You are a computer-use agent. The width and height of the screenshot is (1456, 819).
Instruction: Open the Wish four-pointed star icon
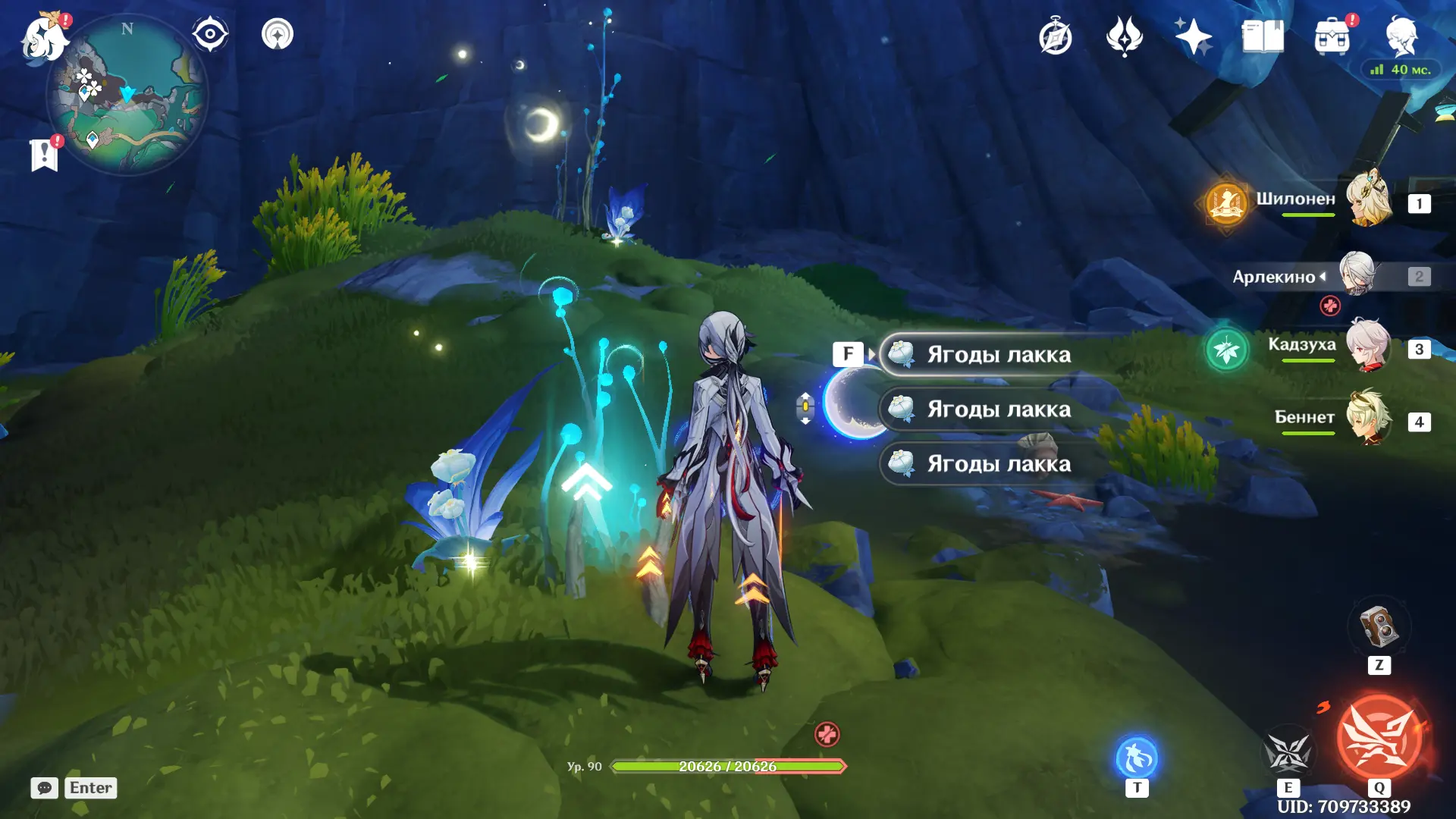pos(1193,36)
